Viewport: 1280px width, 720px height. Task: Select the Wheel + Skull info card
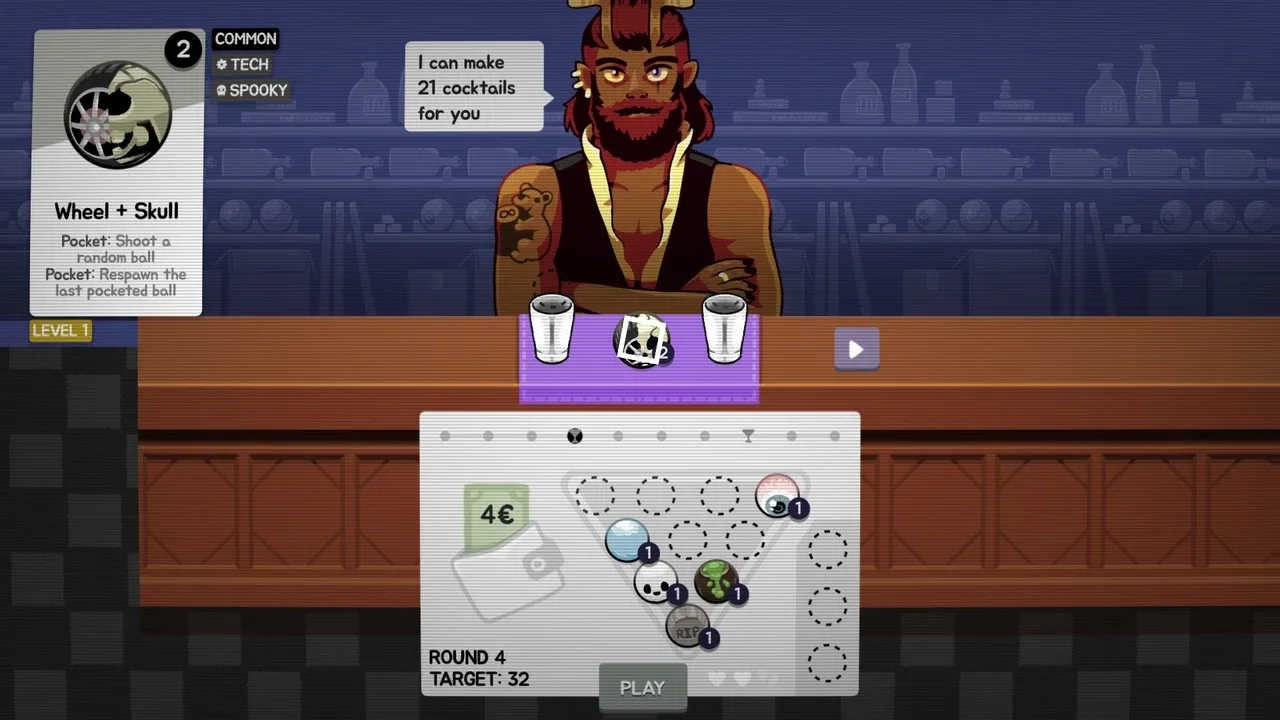tap(118, 173)
